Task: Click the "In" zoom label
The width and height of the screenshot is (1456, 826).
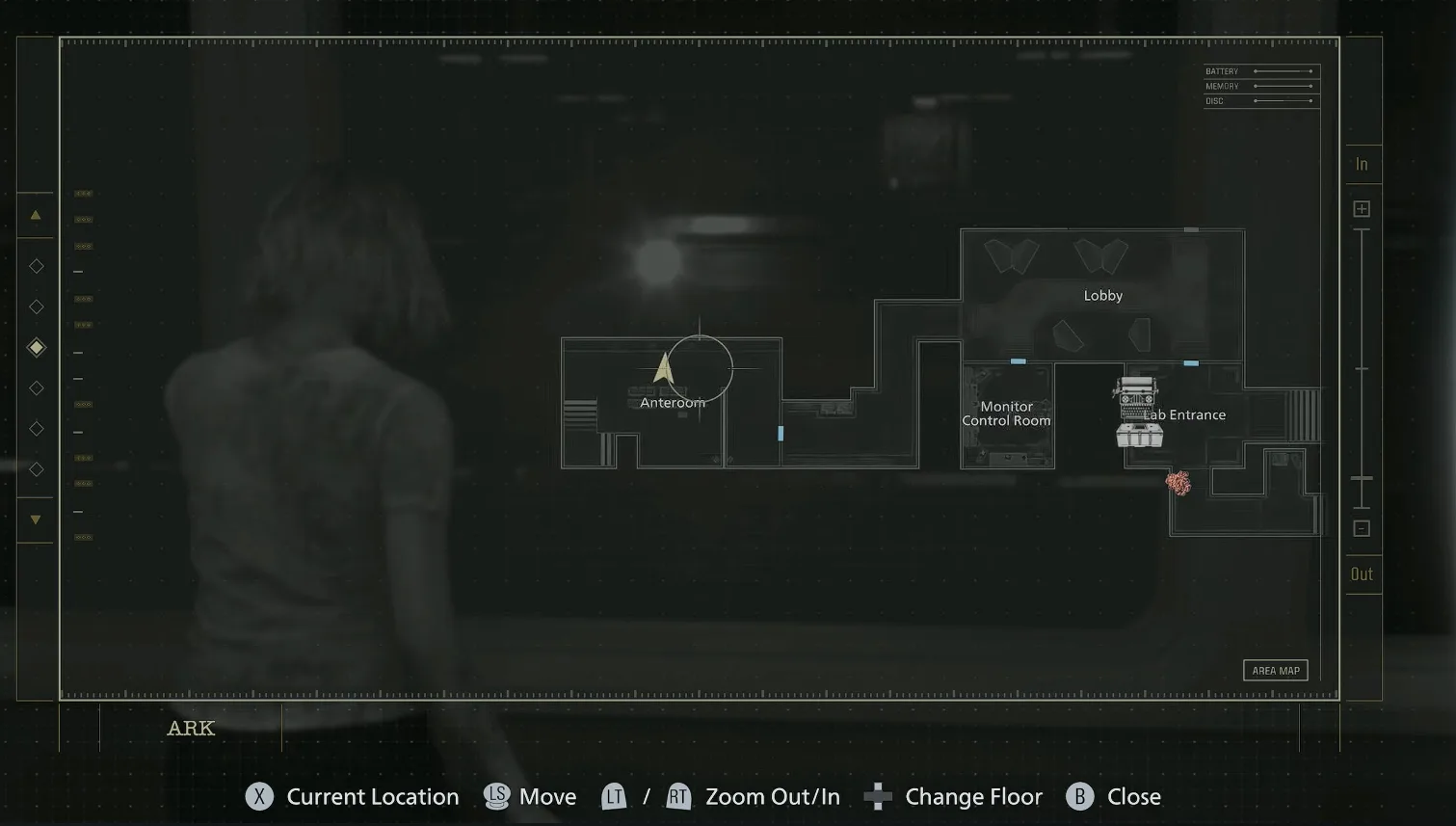Action: coord(1362,164)
